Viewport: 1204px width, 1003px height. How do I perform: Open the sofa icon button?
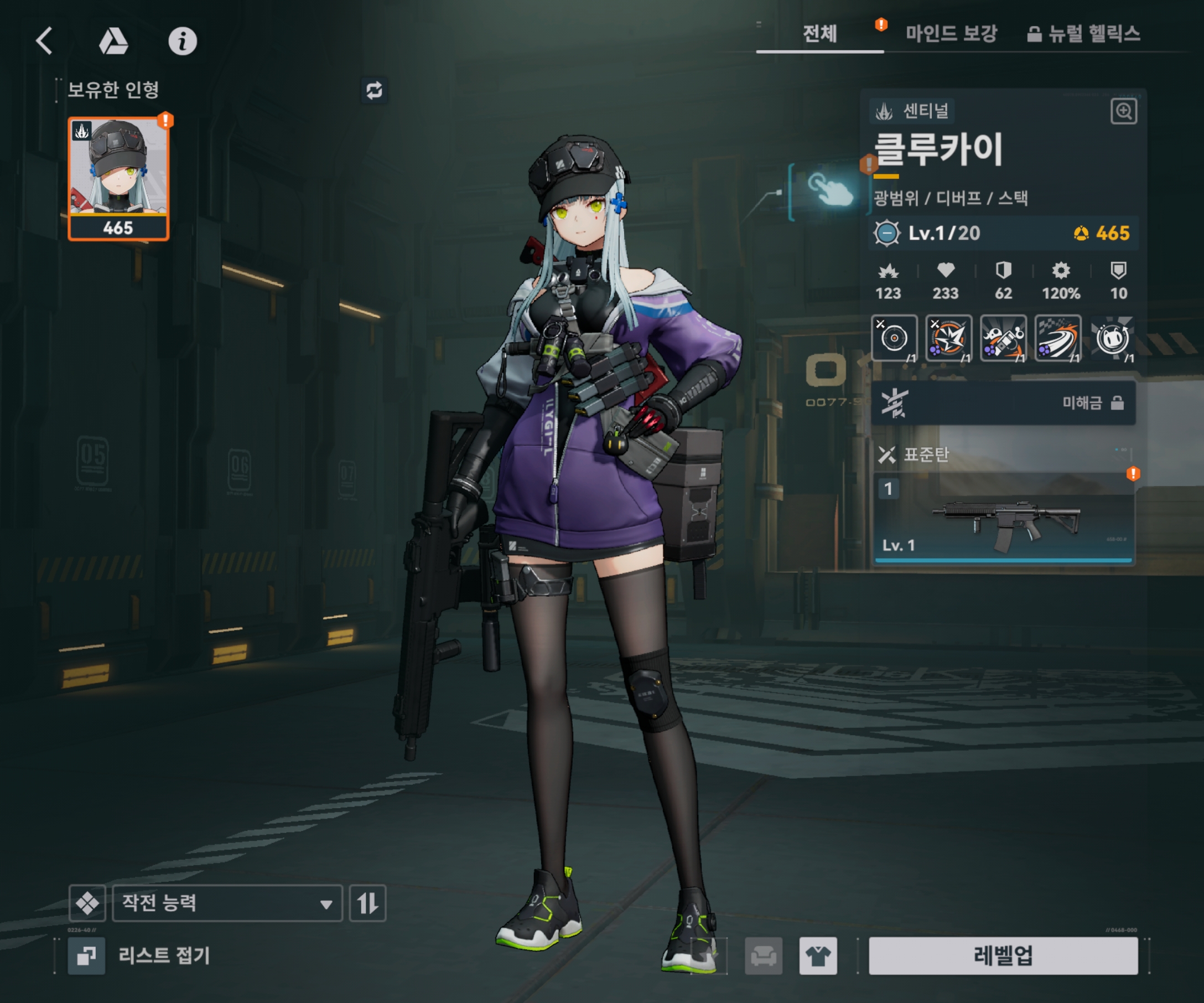coord(763,956)
